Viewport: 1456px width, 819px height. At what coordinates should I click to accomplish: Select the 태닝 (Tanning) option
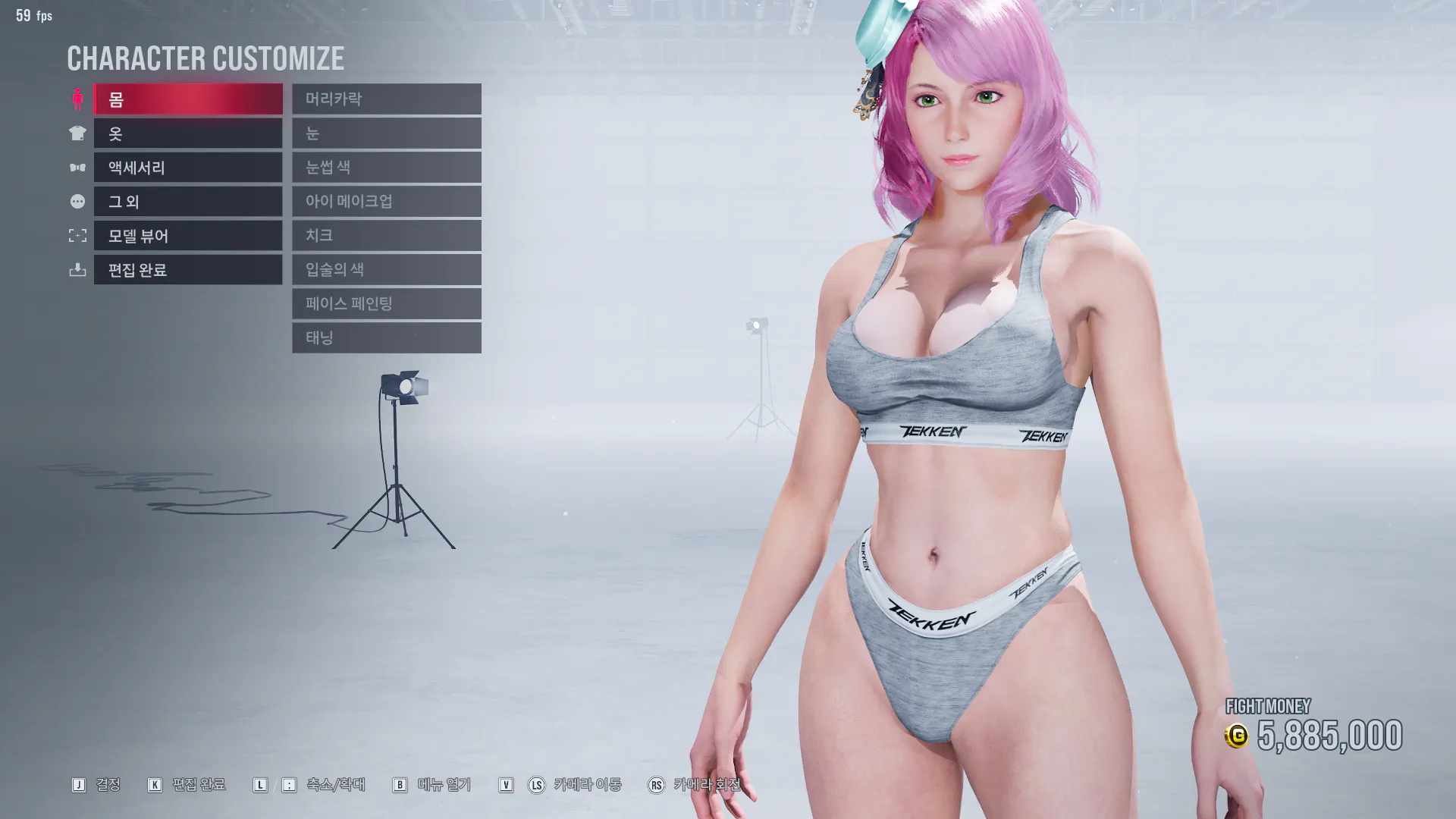(386, 338)
